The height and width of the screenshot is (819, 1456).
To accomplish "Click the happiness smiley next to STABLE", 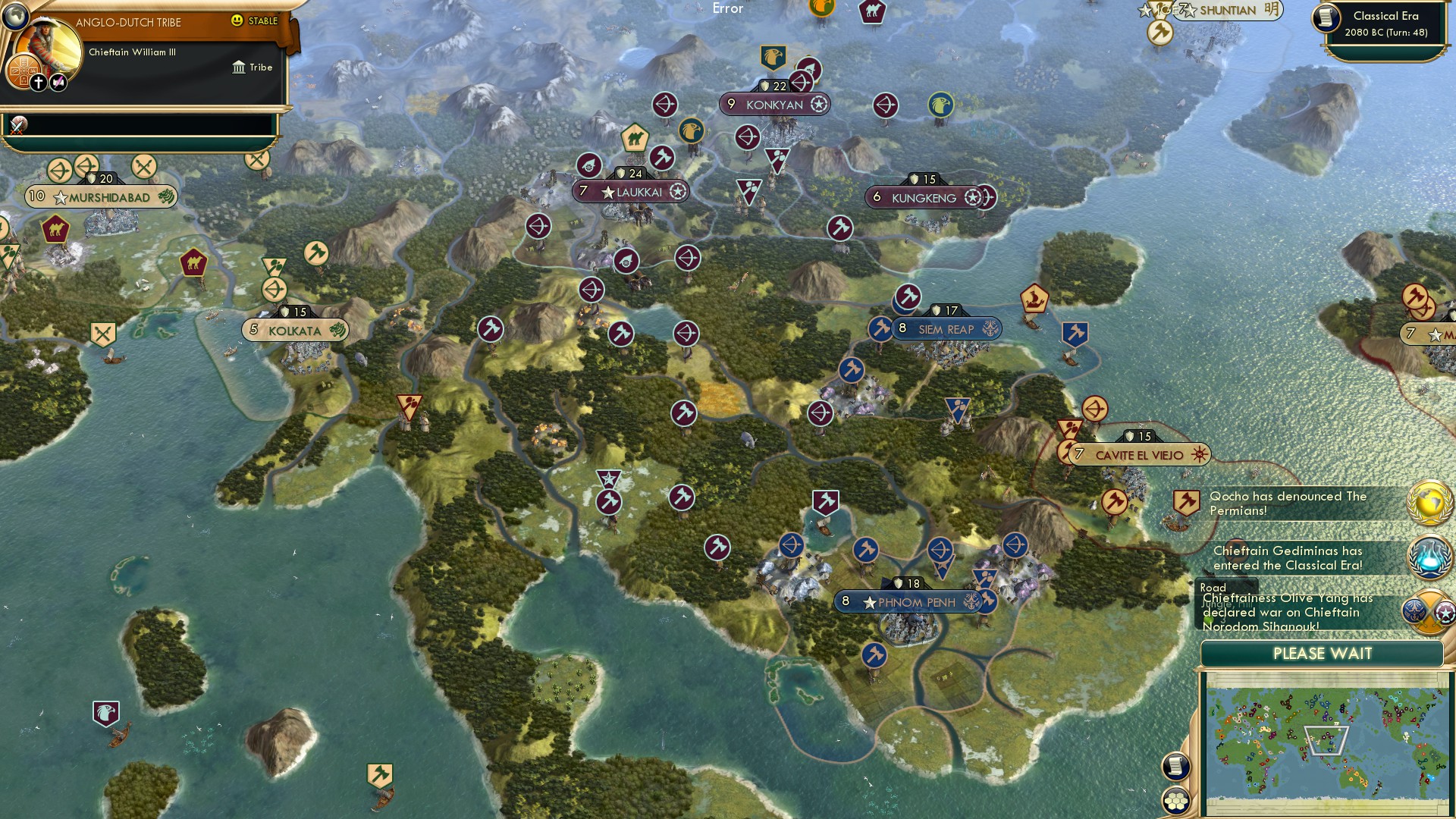I will tap(237, 22).
